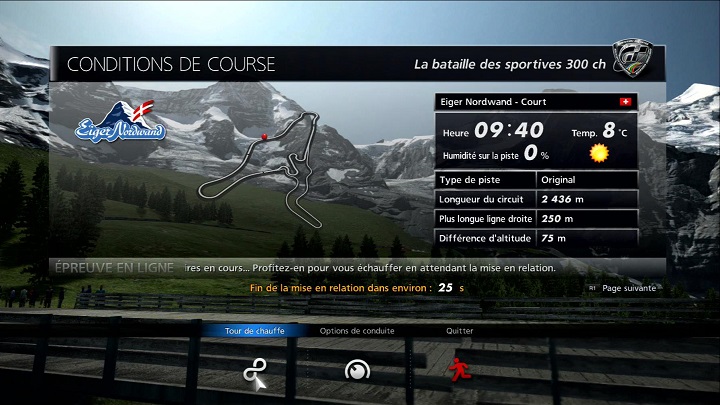Screen dimensions: 720x405
Task: Select the Quitter menu label
Action: pos(460,331)
